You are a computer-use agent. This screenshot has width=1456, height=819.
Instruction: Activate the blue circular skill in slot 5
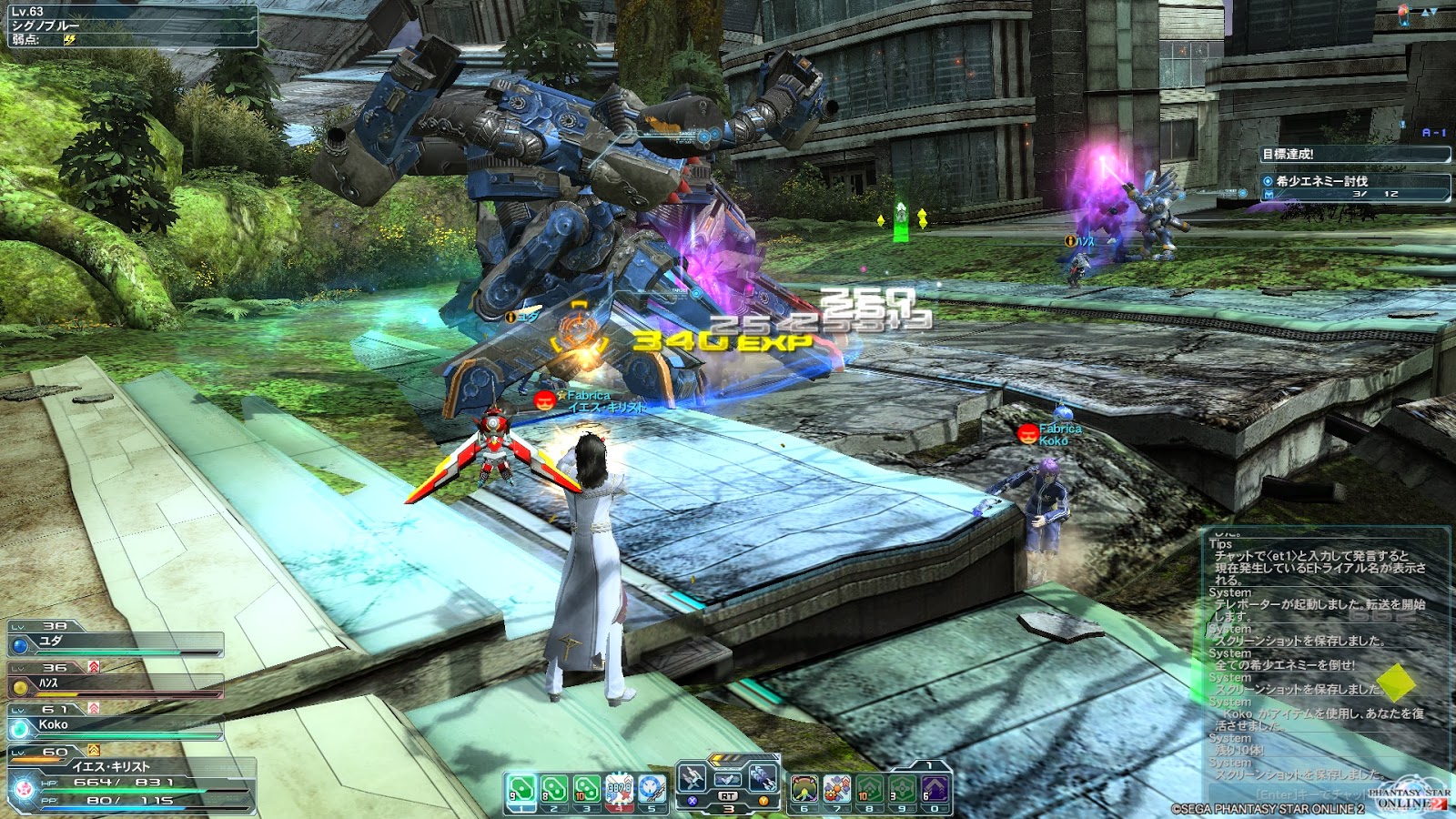pos(652,790)
